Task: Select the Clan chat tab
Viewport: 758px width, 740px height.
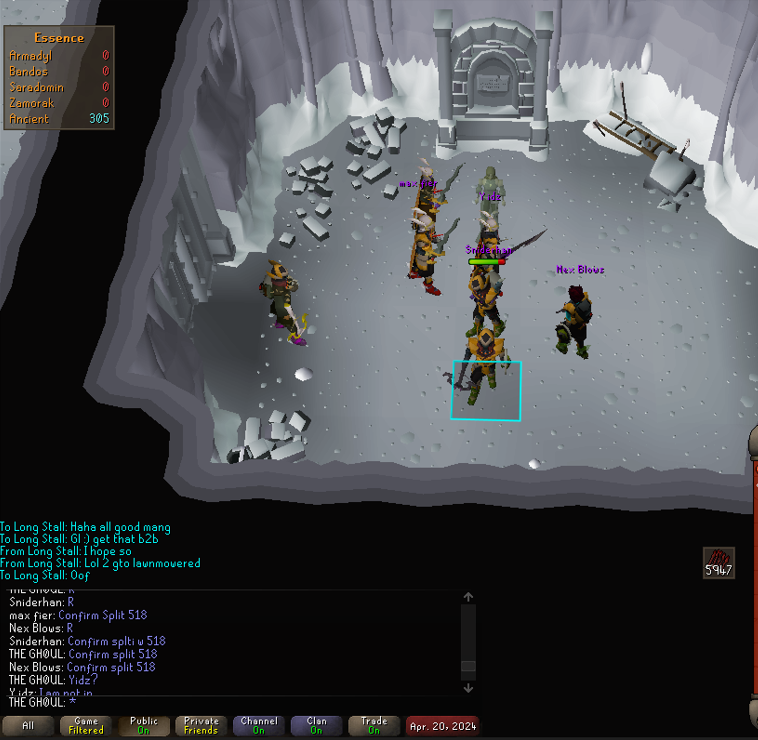Action: (316, 725)
